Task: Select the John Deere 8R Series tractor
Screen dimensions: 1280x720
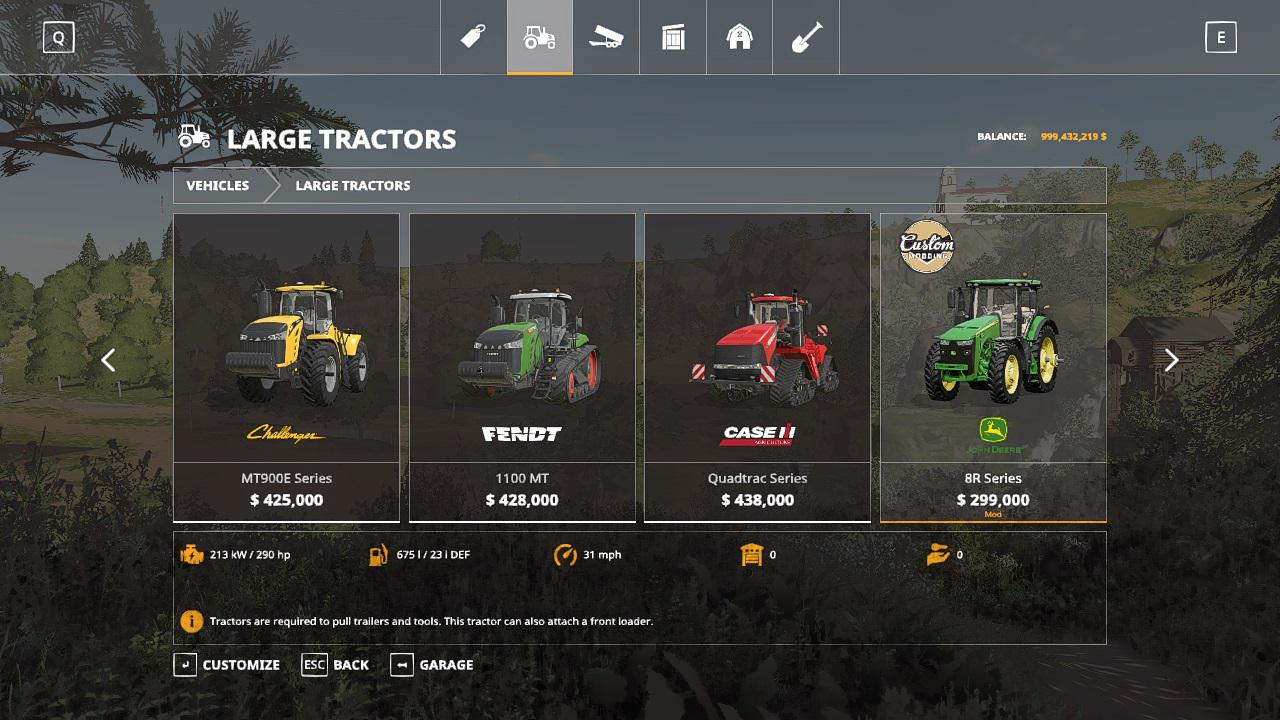Action: tap(993, 367)
